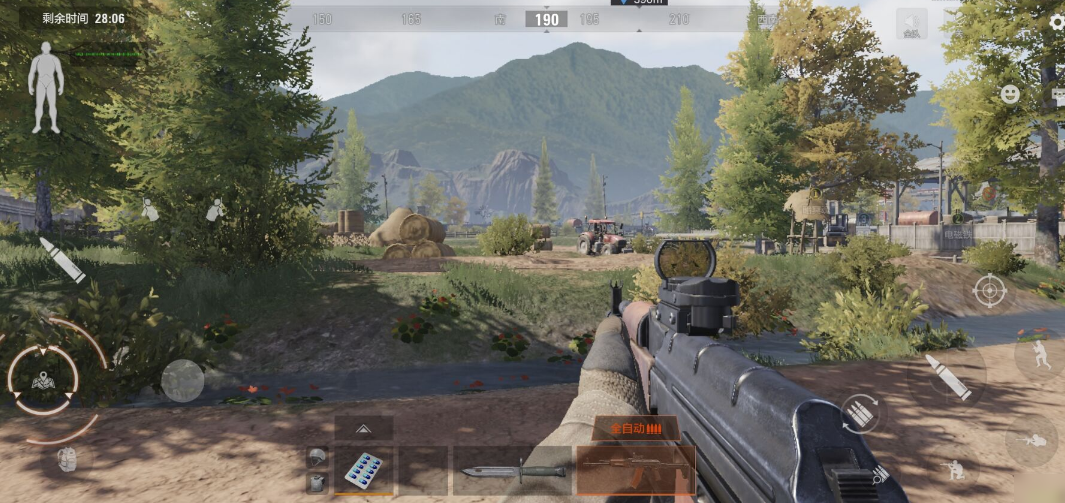Viewport: 1065px width, 503px height.
Task: Reload with the magazine icon button
Action: [861, 412]
